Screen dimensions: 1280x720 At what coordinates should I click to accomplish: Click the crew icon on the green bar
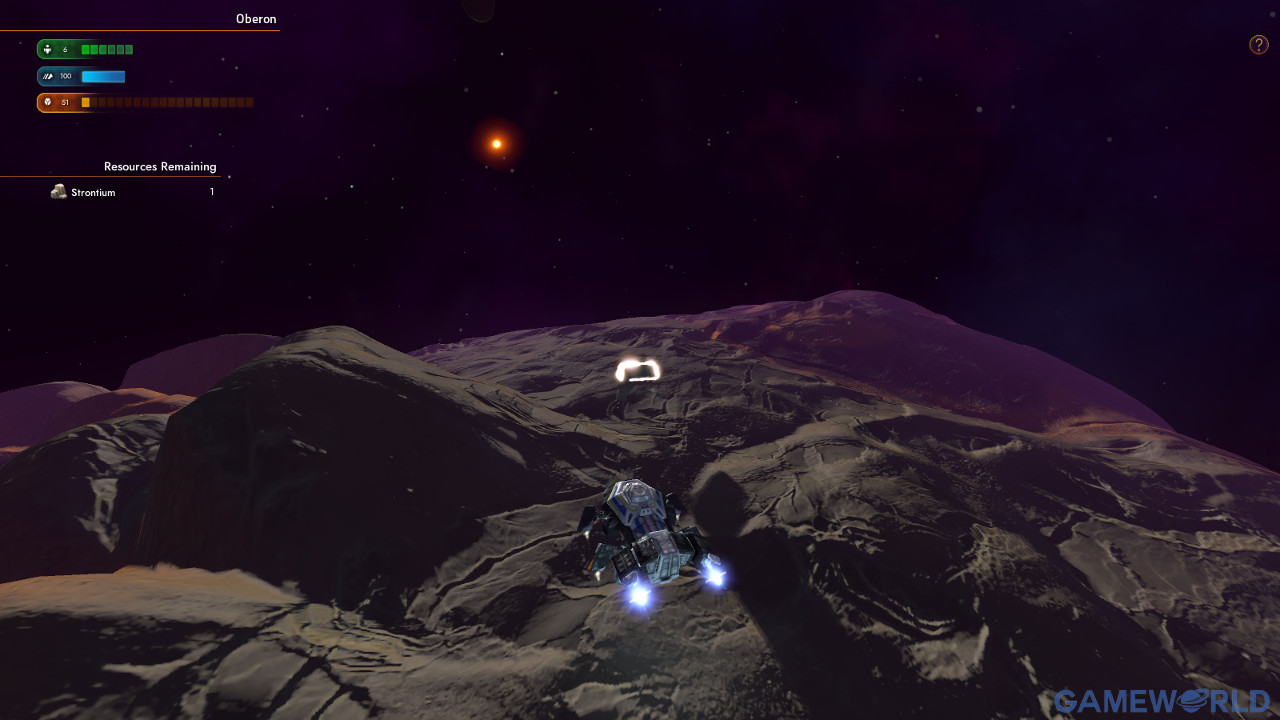47,49
